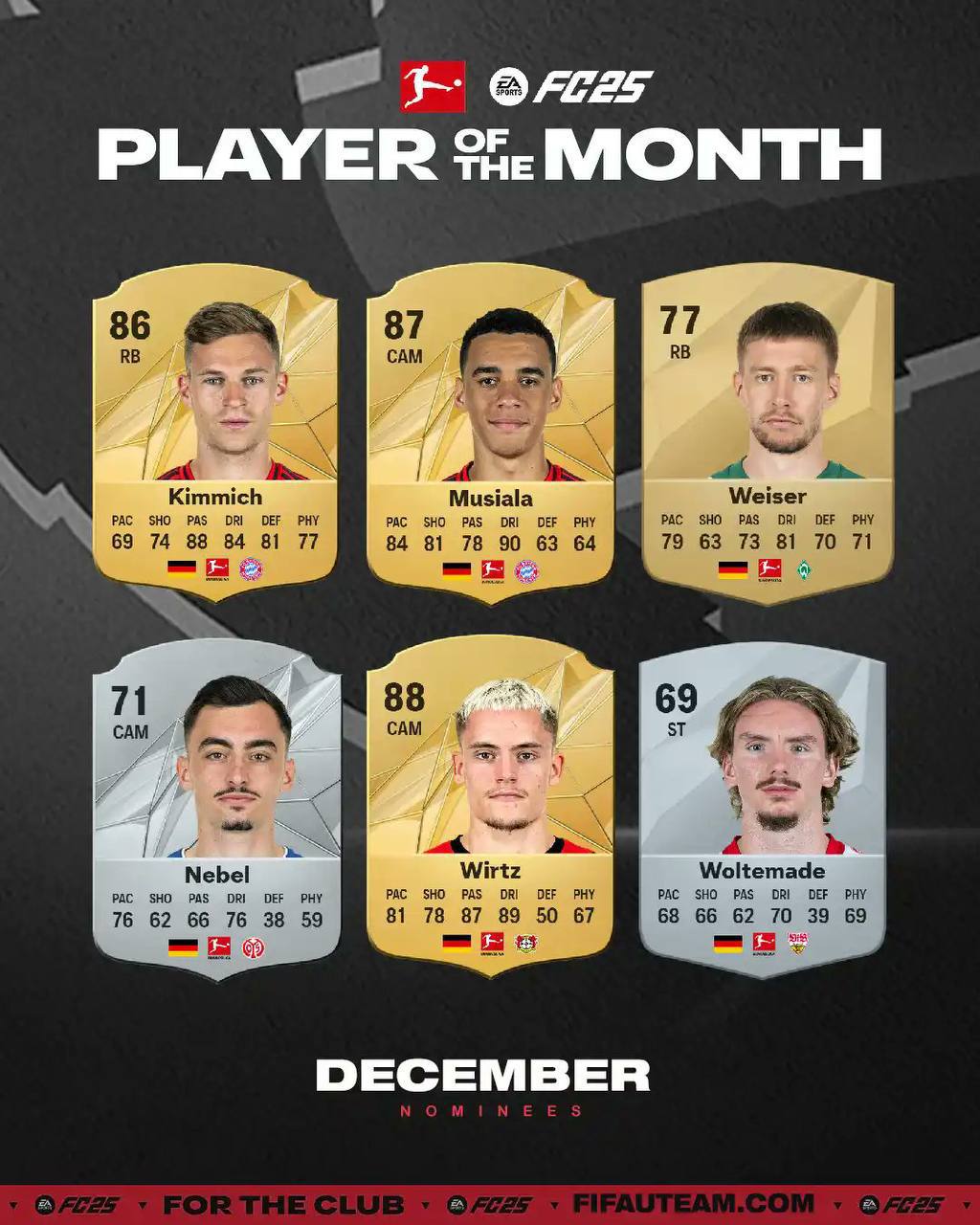Select the Kimmich 86 RB card
This screenshot has width=980, height=1225.
[215, 431]
